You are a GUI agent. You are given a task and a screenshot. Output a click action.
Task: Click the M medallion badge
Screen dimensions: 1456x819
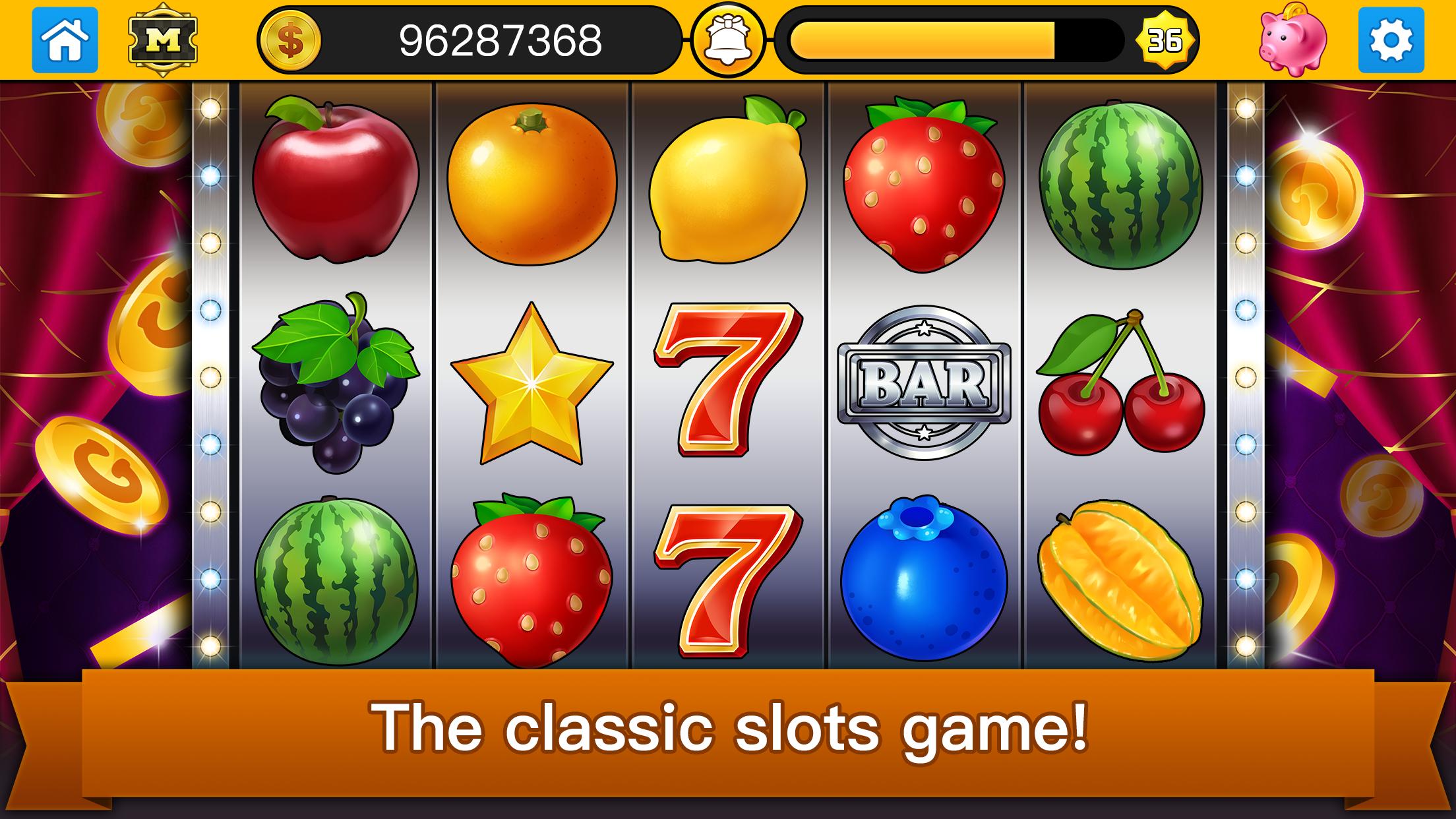pos(164,40)
